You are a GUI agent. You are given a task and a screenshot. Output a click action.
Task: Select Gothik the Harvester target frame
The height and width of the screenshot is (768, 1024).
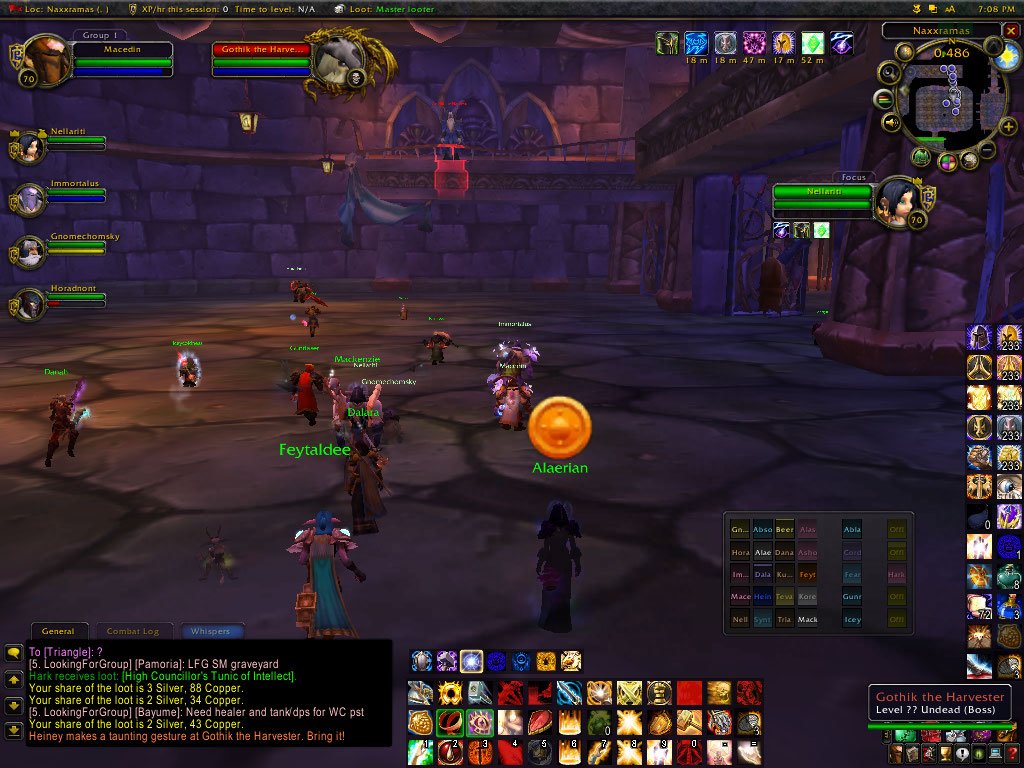[262, 60]
